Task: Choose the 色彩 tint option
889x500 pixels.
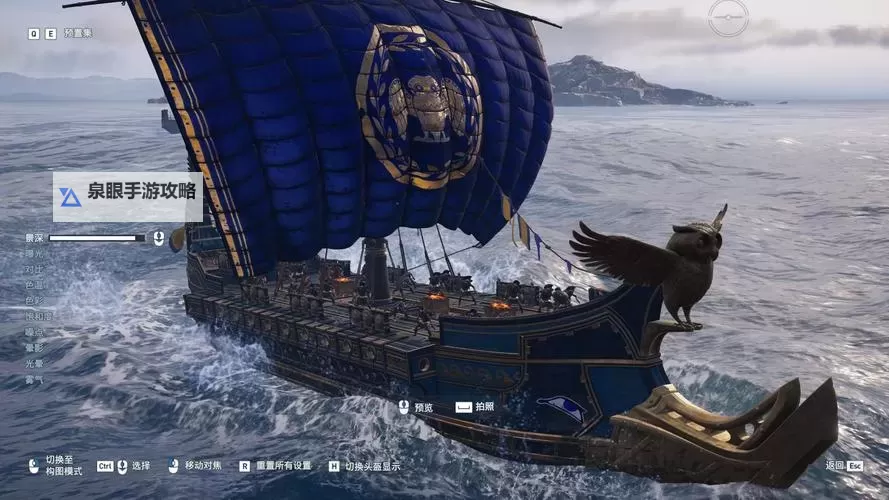Action: click(x=35, y=300)
